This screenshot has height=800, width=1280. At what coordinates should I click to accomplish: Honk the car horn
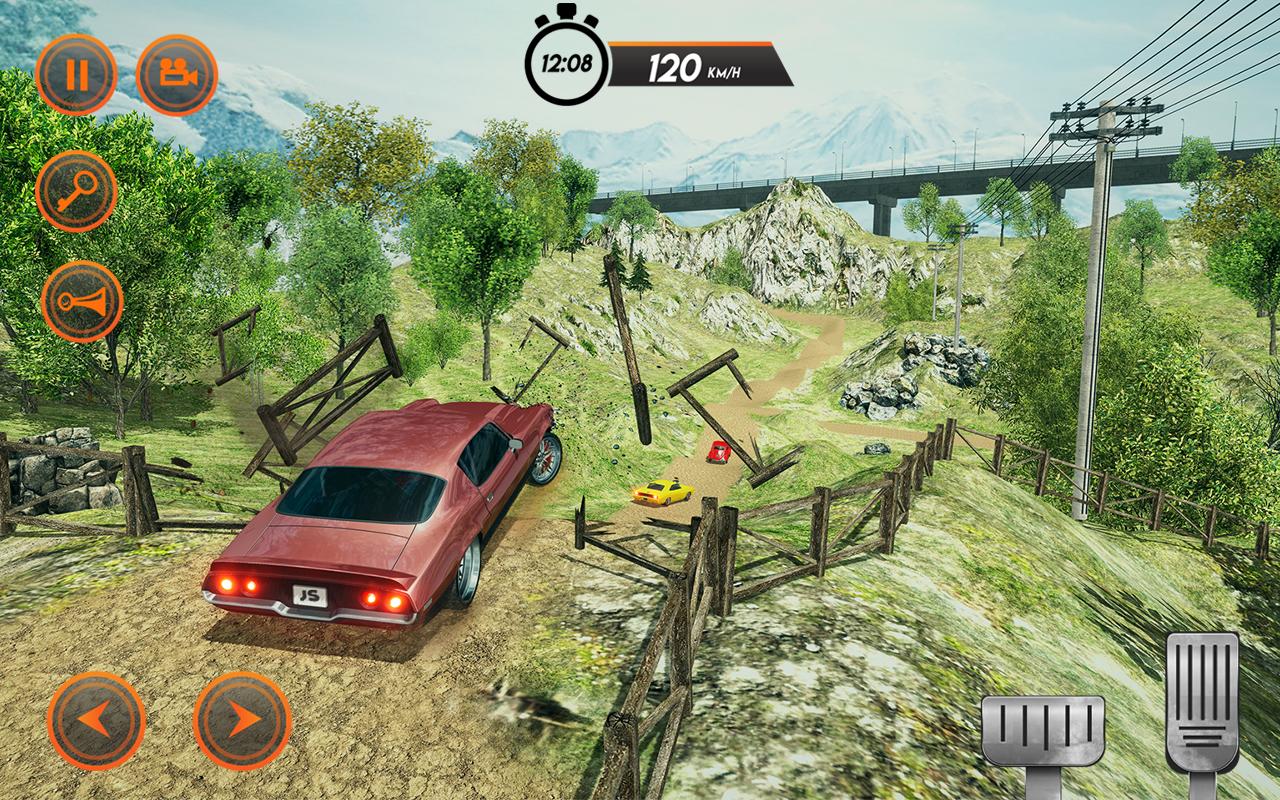point(82,302)
